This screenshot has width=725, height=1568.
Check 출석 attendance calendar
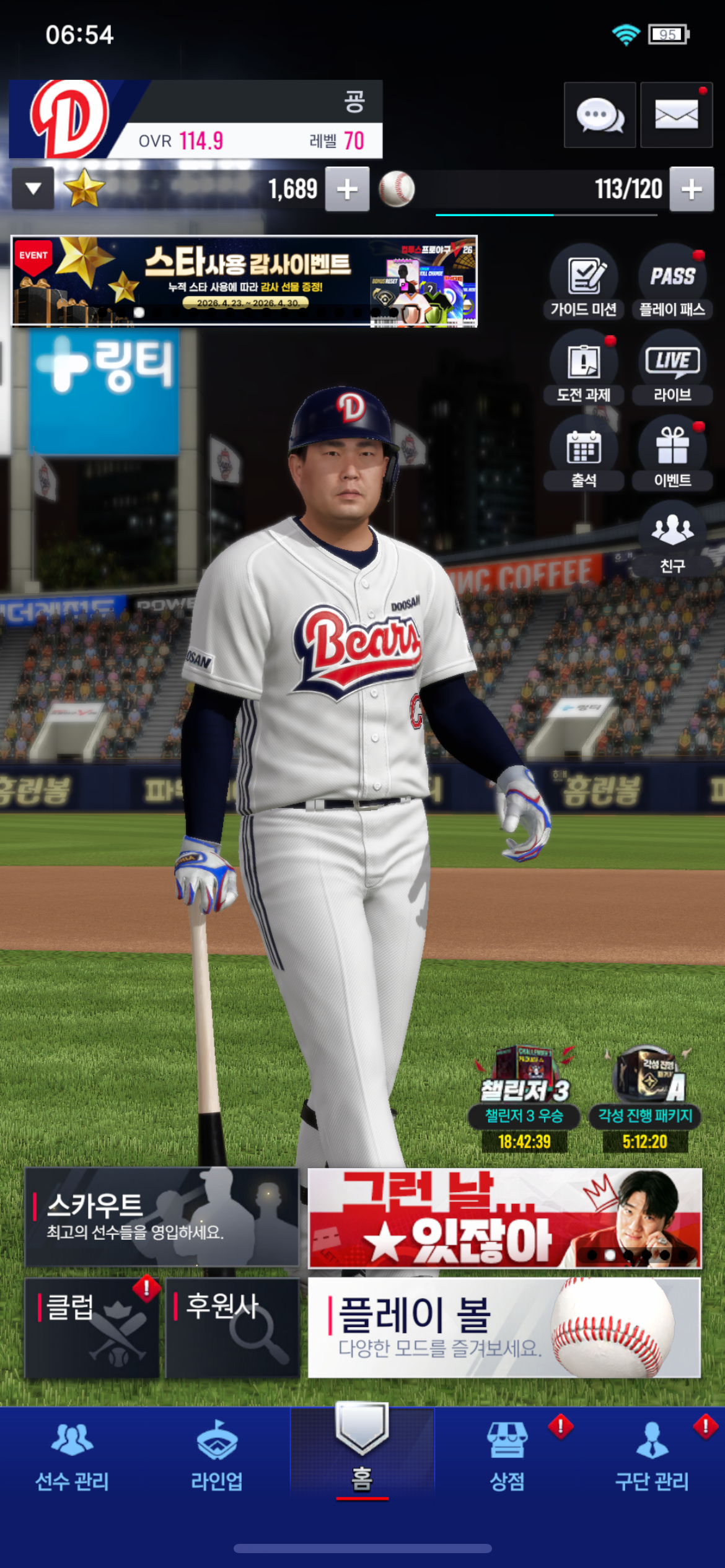[x=584, y=453]
